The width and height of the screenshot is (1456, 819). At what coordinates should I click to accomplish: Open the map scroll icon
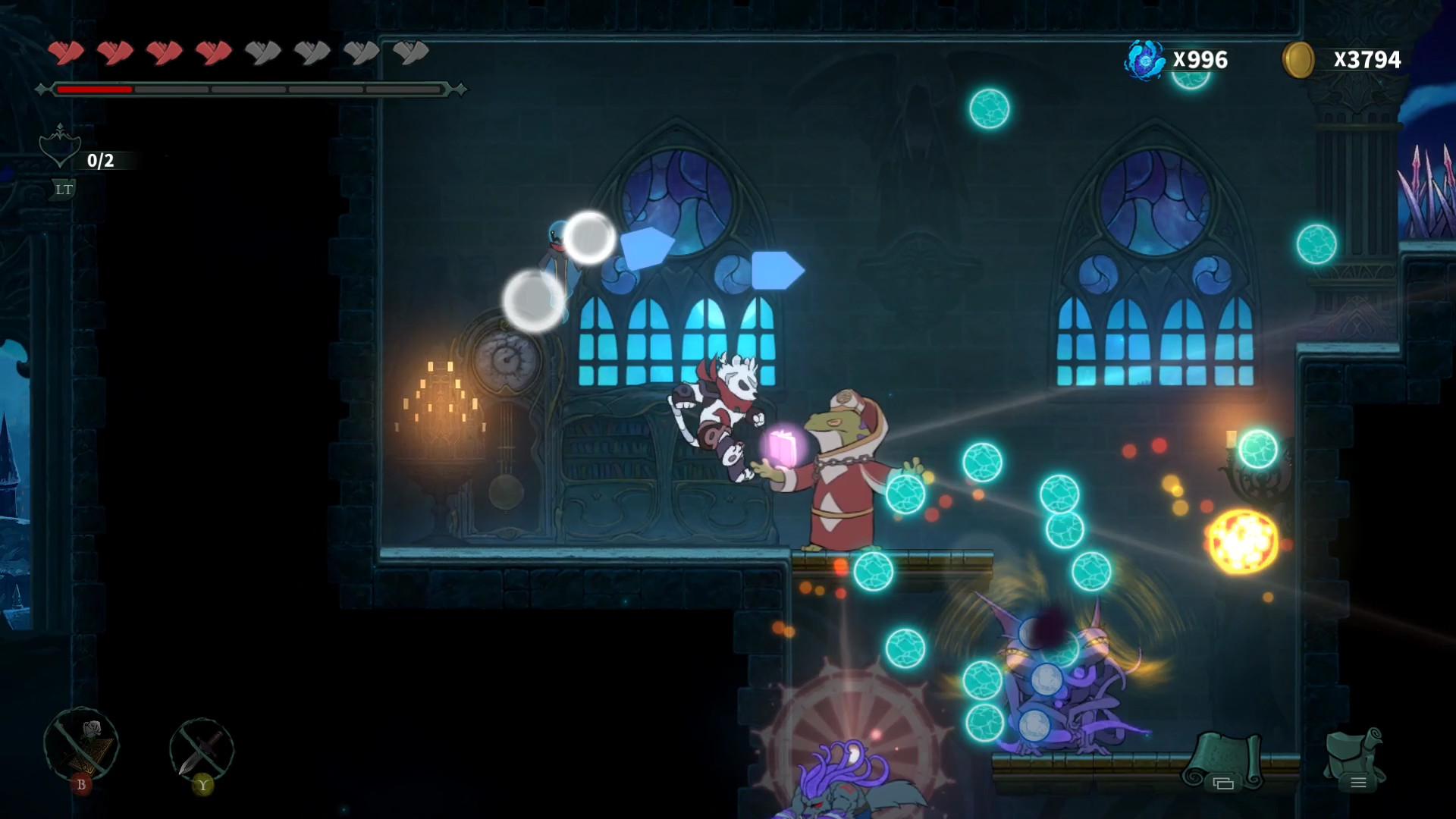tap(1223, 759)
